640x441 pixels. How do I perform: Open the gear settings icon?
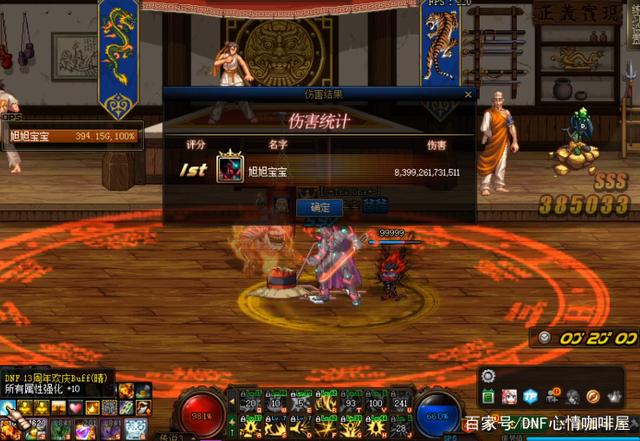(488, 376)
